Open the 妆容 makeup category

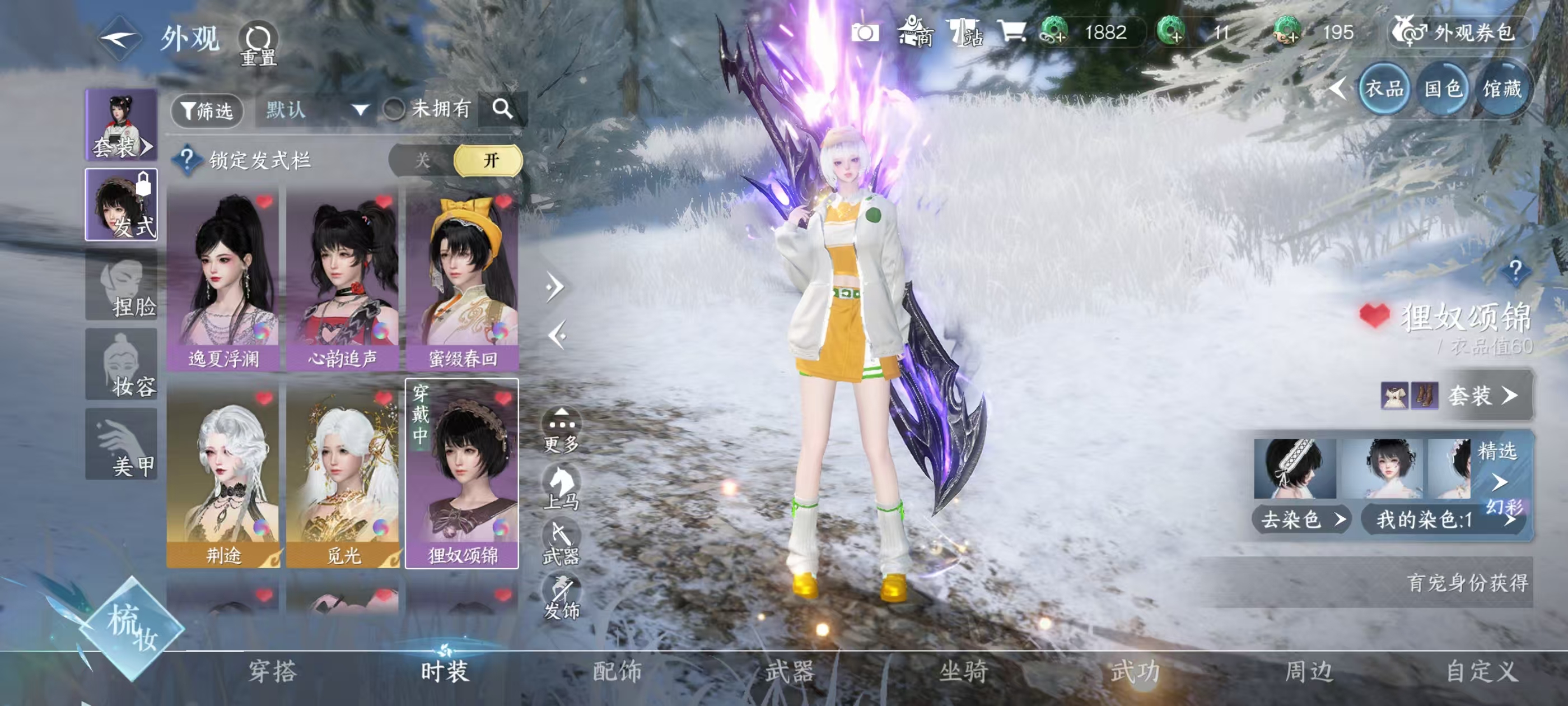pos(122,365)
